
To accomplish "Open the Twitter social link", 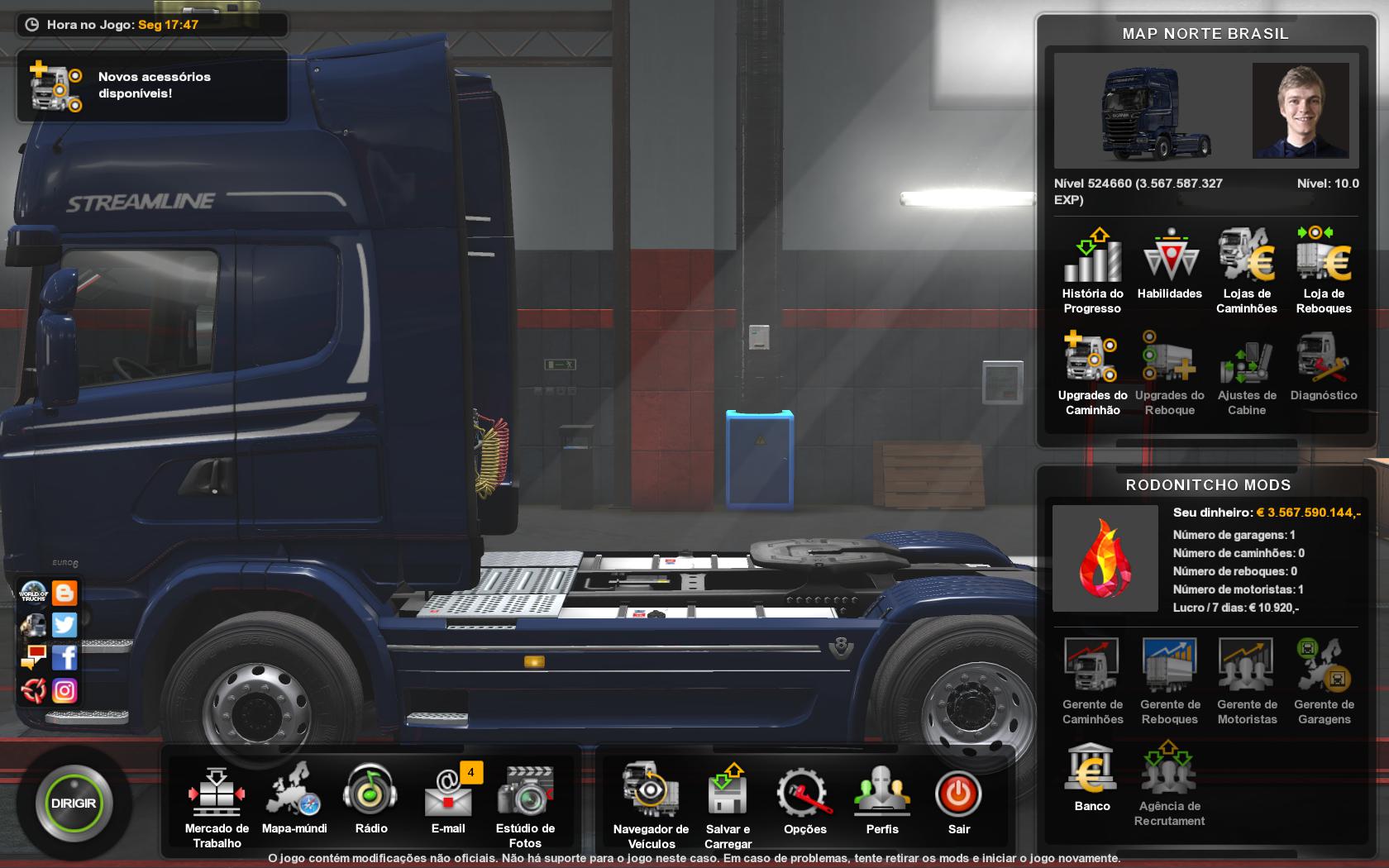I will click(64, 625).
